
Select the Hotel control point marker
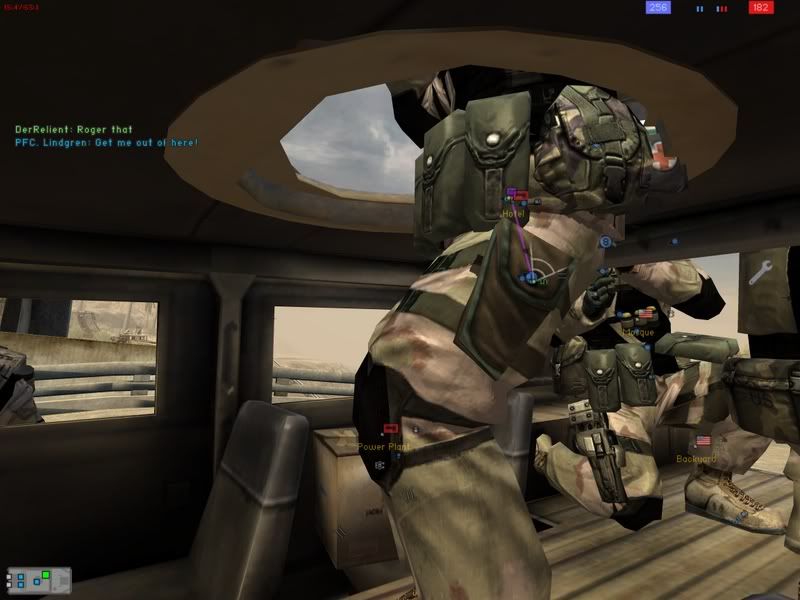pyautogui.click(x=519, y=197)
